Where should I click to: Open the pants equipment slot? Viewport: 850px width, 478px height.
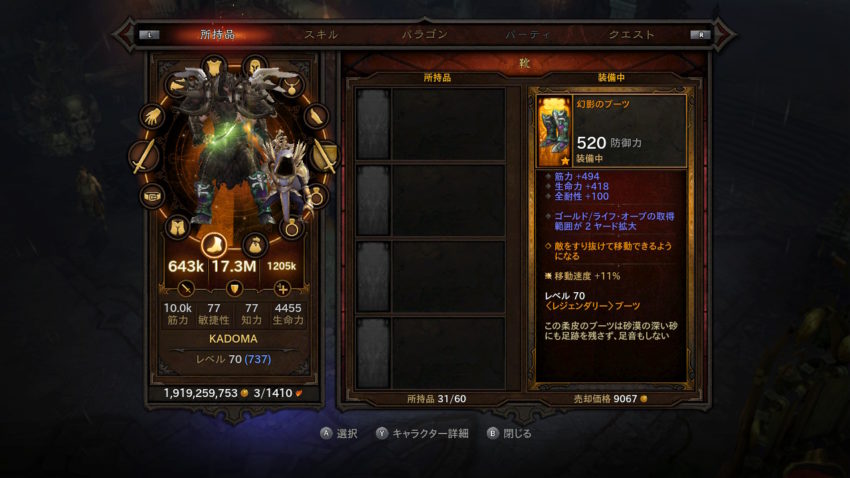click(x=178, y=227)
